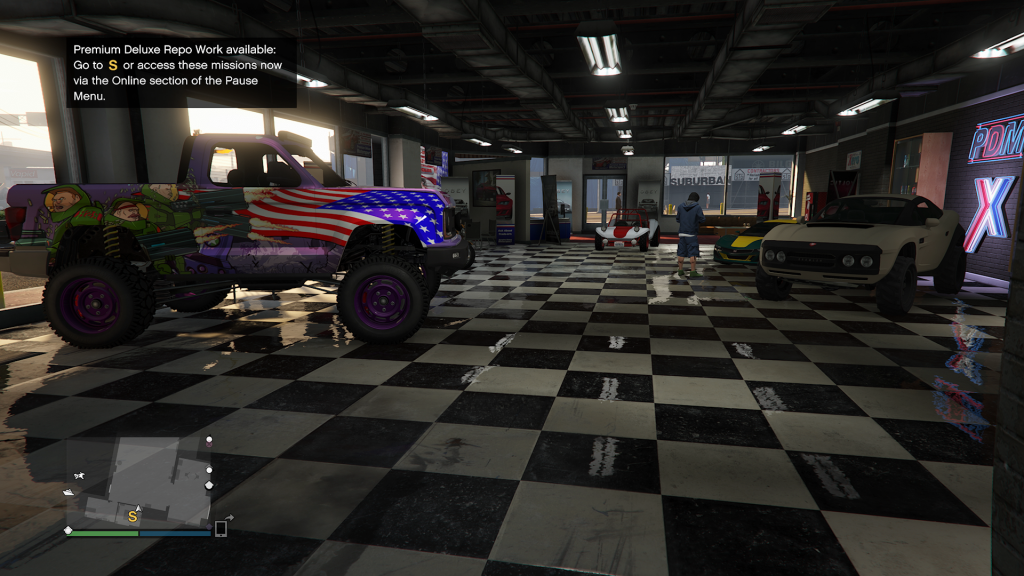Open the phone icon beside the minimap

(220, 528)
